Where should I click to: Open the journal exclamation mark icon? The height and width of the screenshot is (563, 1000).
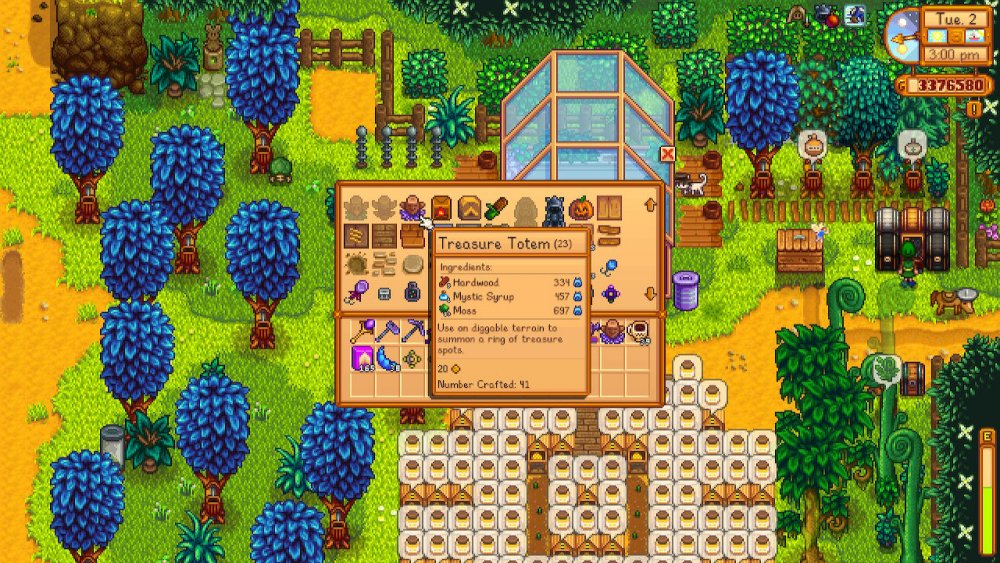coord(973,108)
